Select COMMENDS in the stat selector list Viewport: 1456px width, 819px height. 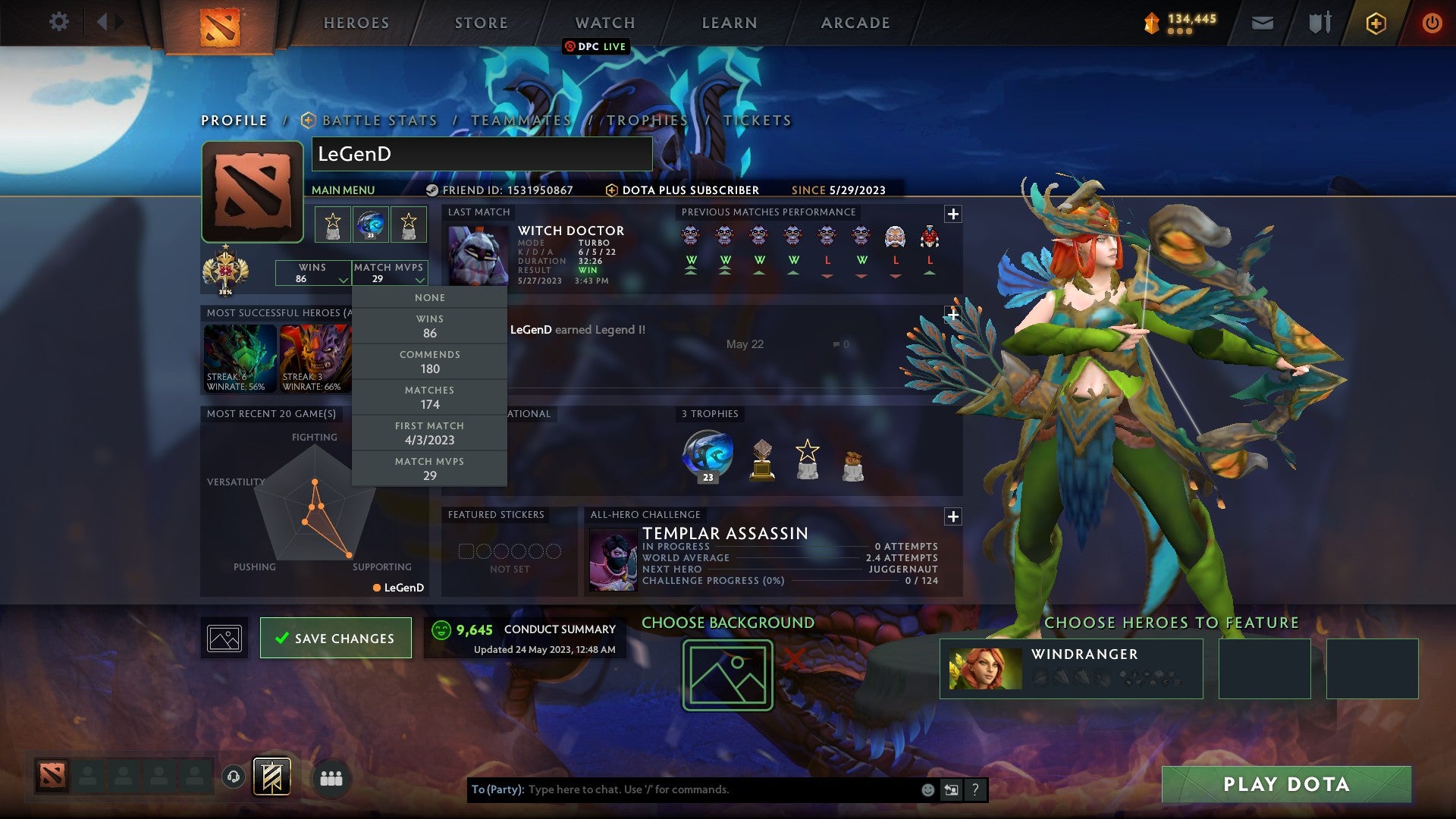pos(429,362)
